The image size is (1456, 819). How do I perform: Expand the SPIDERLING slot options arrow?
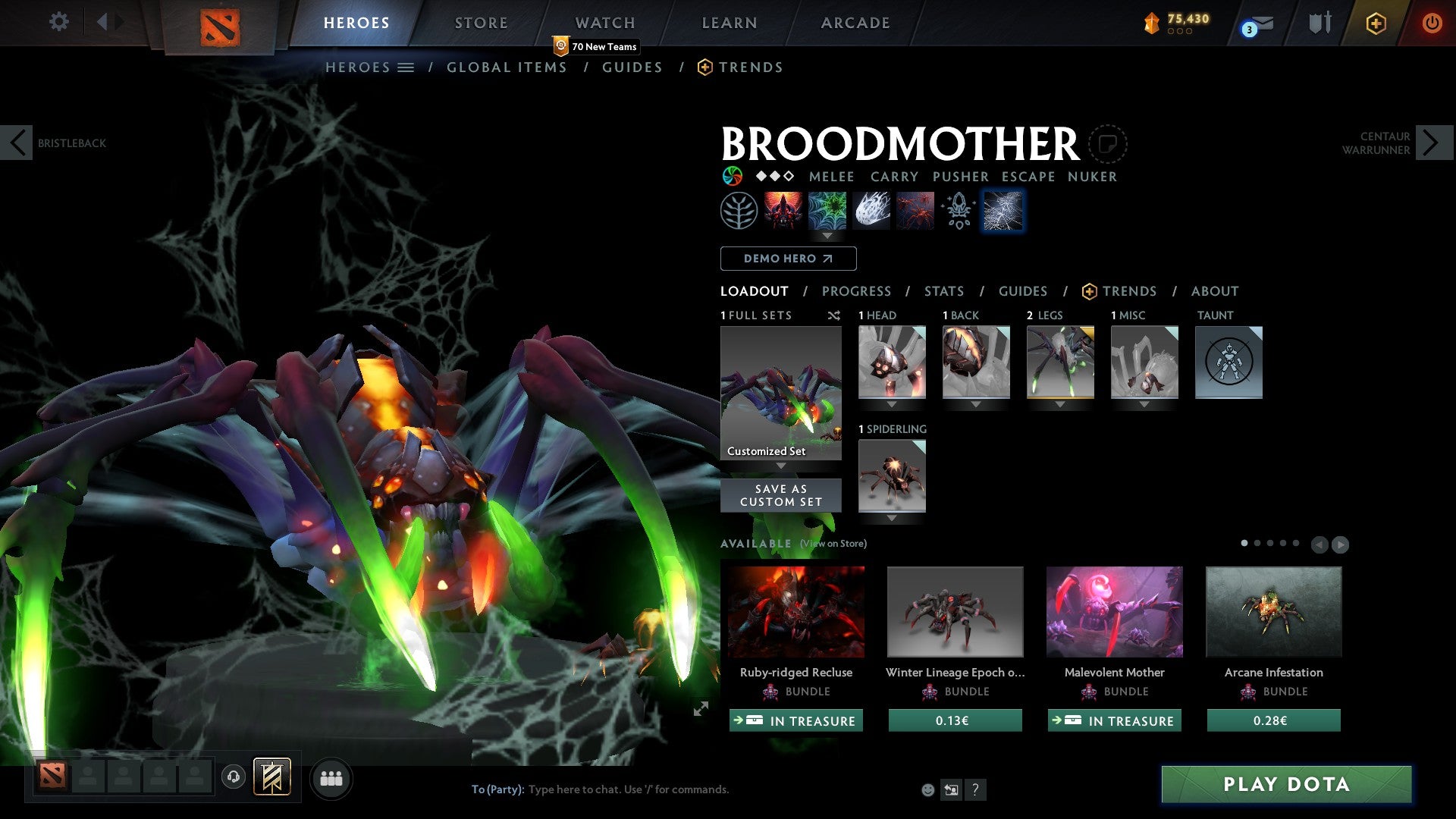click(x=892, y=518)
